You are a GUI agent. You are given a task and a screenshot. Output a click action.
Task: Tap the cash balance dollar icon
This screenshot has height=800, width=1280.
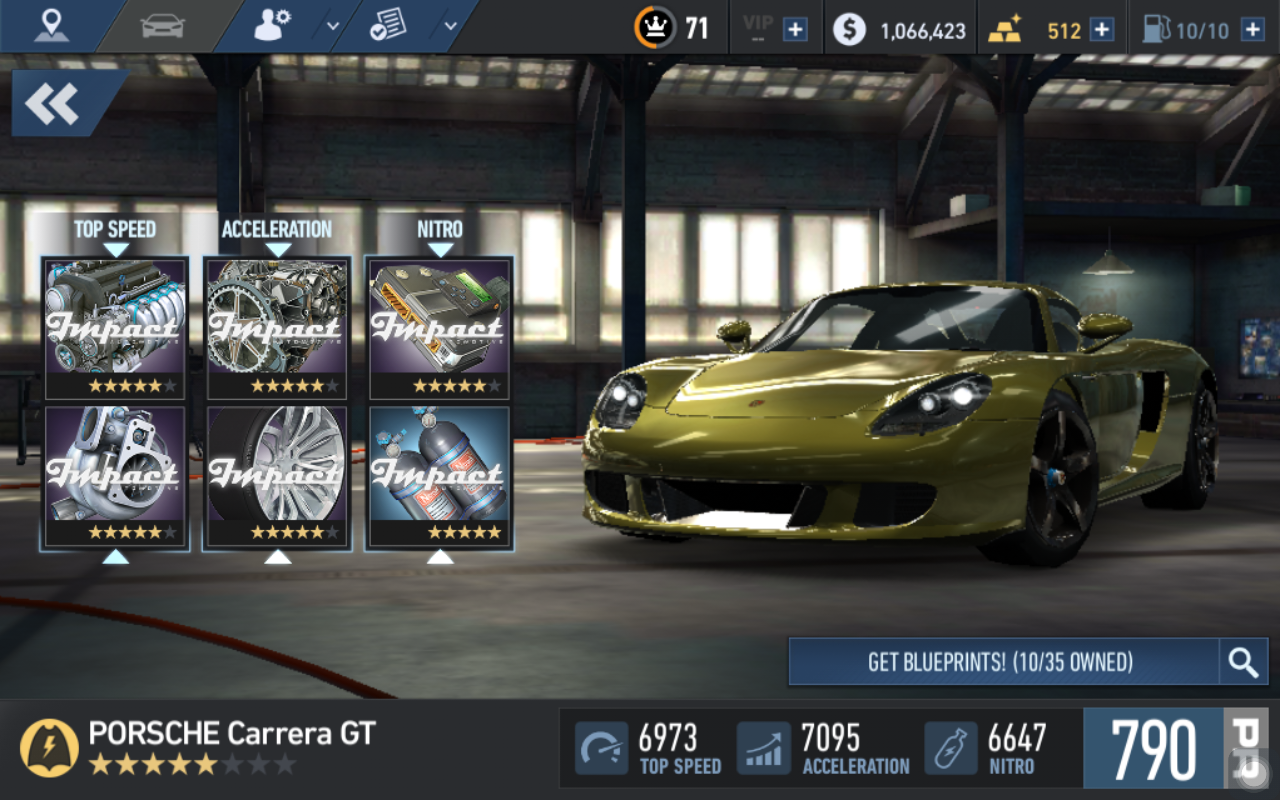coord(849,29)
